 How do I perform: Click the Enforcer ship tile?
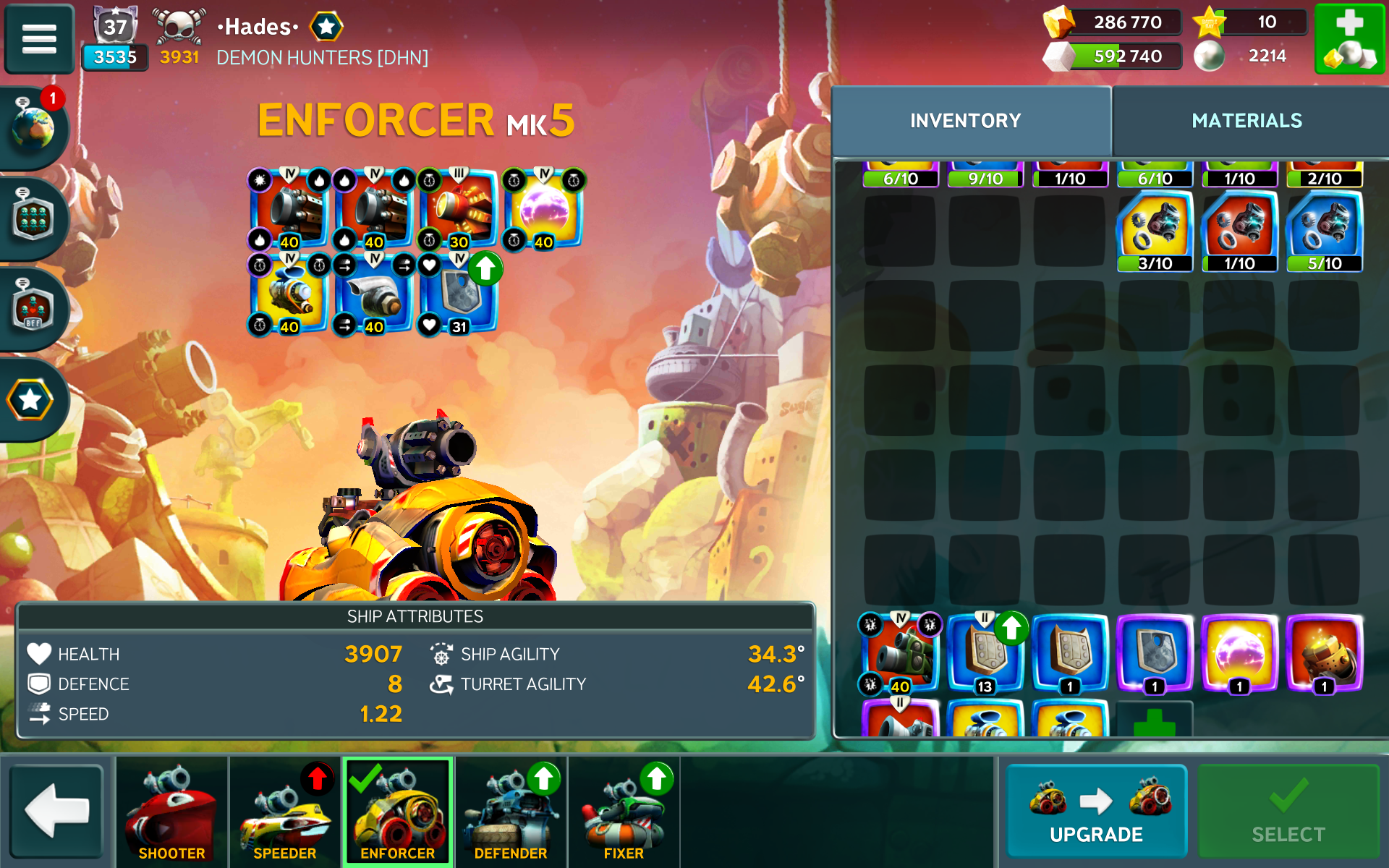click(x=398, y=812)
